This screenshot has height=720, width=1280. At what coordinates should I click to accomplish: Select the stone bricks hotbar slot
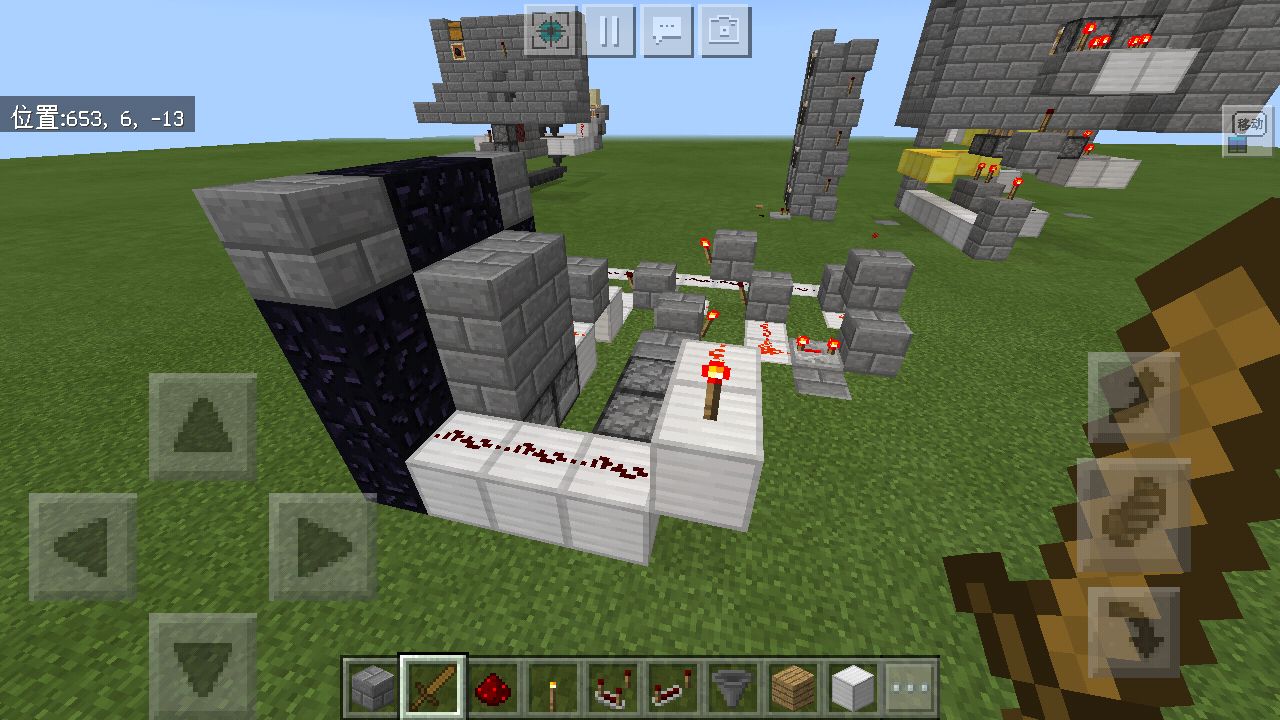click(372, 687)
